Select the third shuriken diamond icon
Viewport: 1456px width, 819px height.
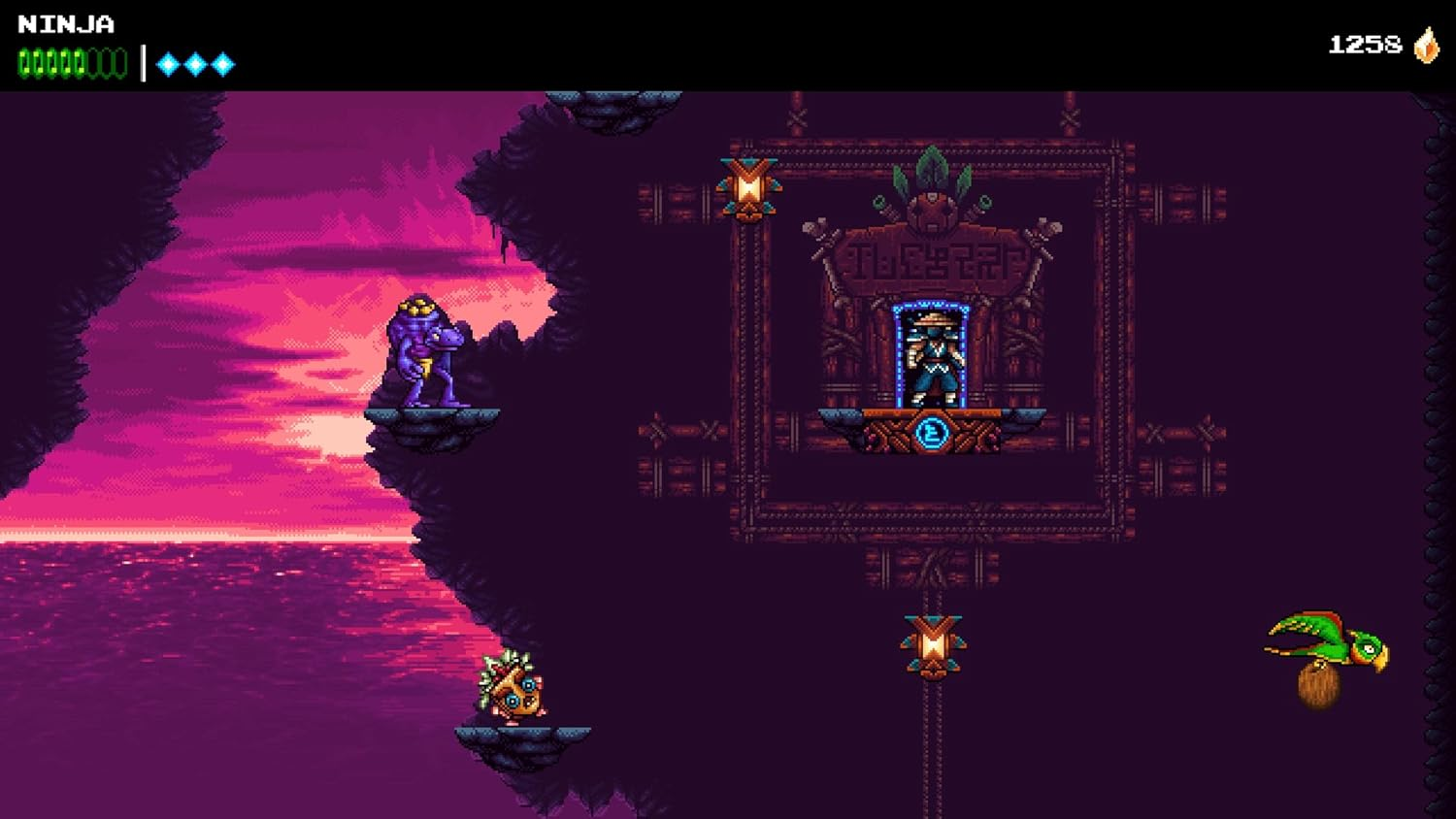coord(223,63)
